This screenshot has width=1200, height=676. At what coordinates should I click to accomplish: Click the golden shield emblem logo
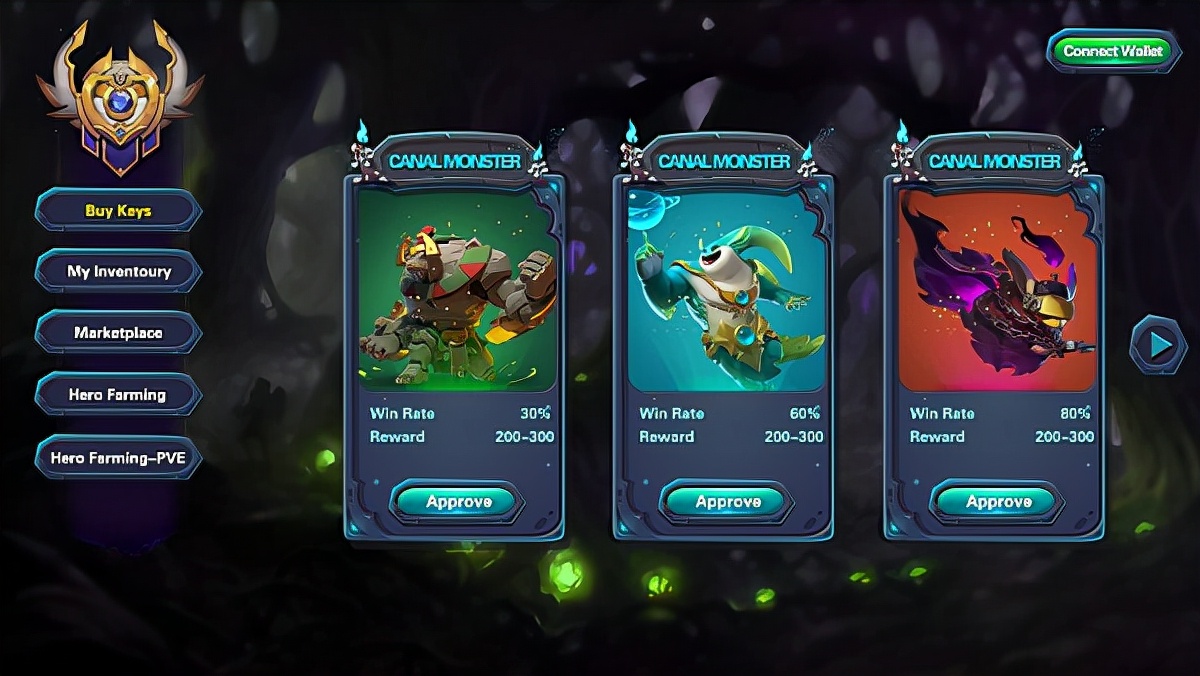tap(120, 100)
